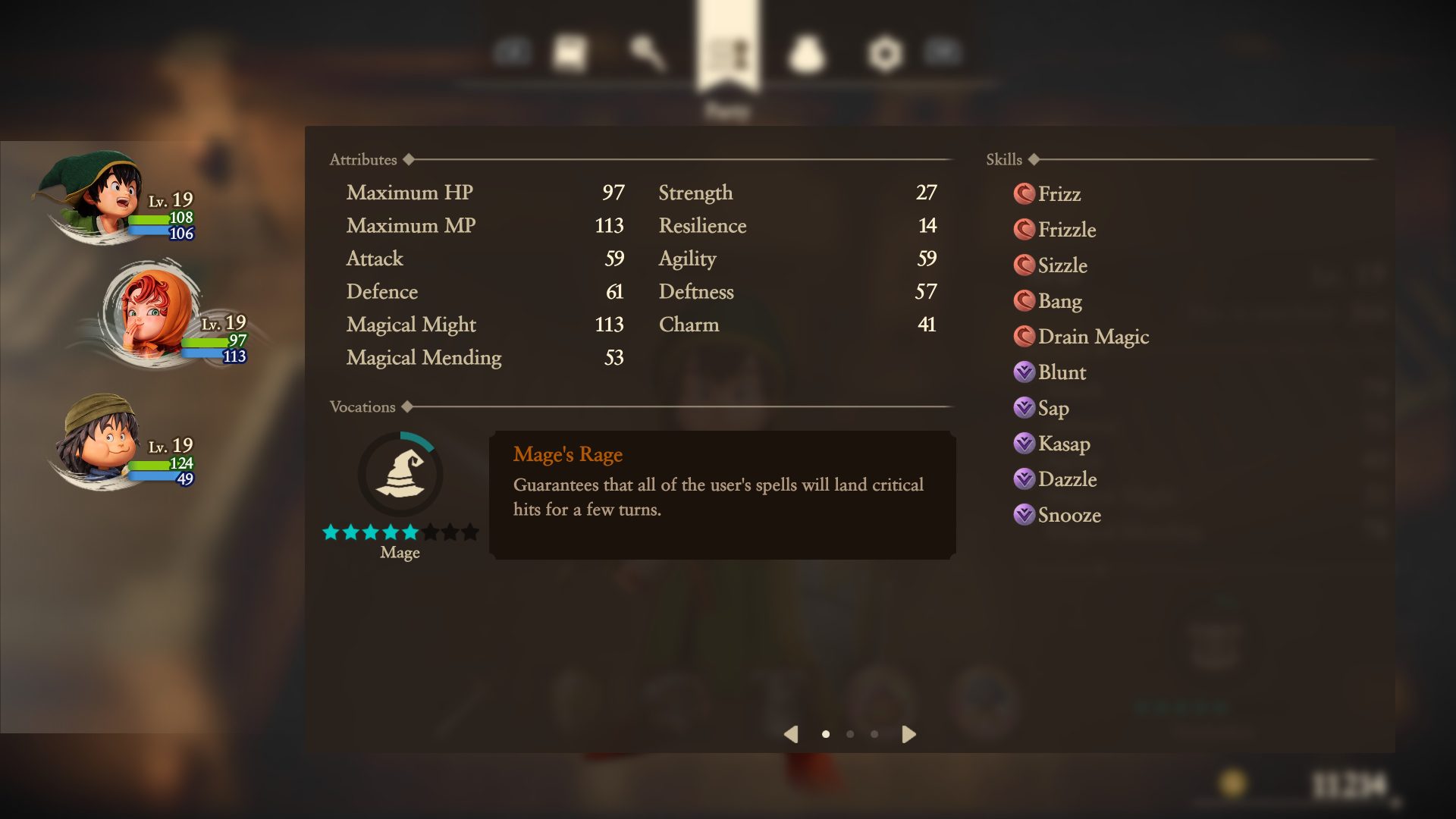The image size is (1456, 819).
Task: Select the Frizz spell in Skills
Action: [1058, 194]
